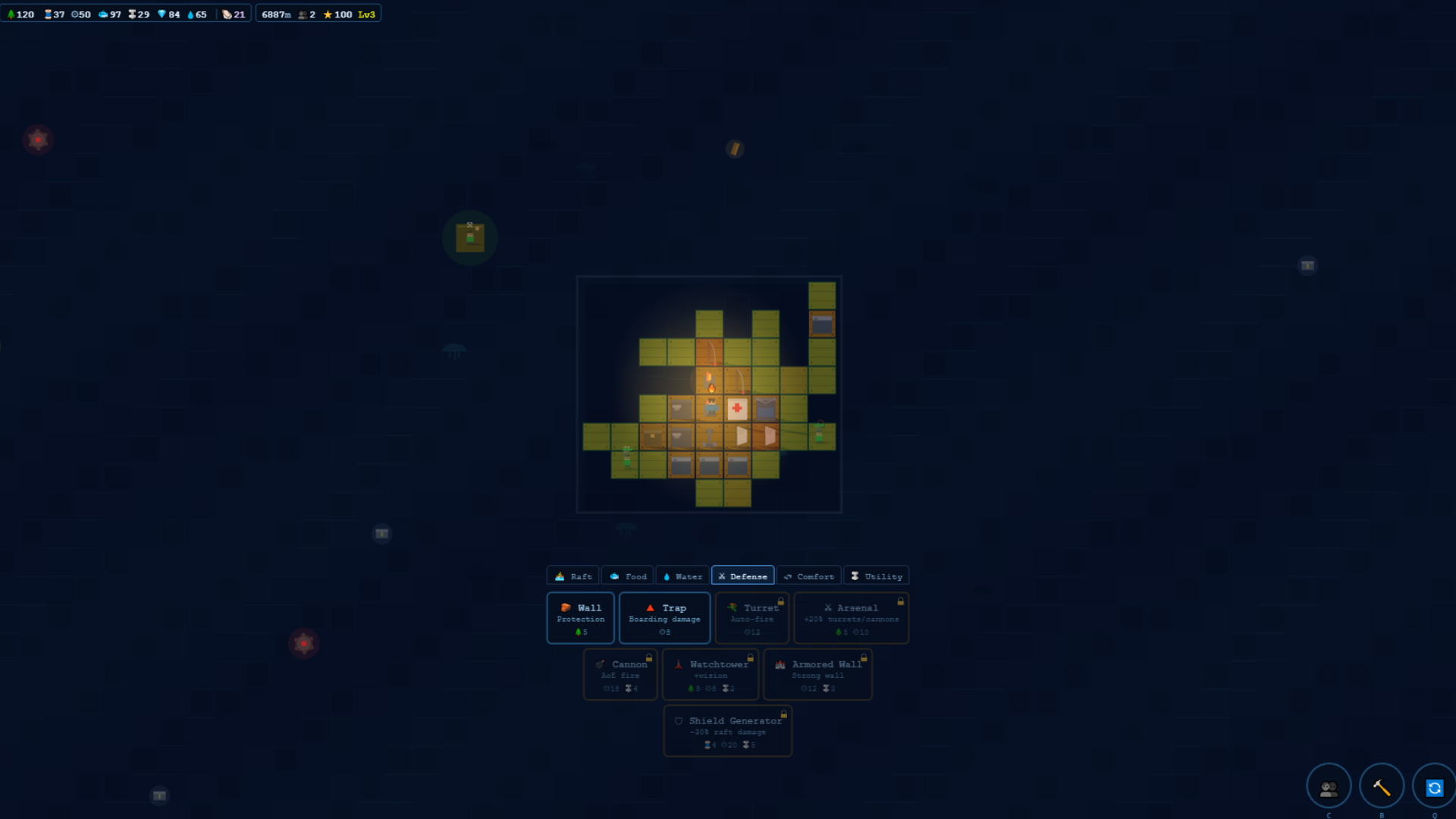Expand the Shield Generator locked card

coord(727,730)
